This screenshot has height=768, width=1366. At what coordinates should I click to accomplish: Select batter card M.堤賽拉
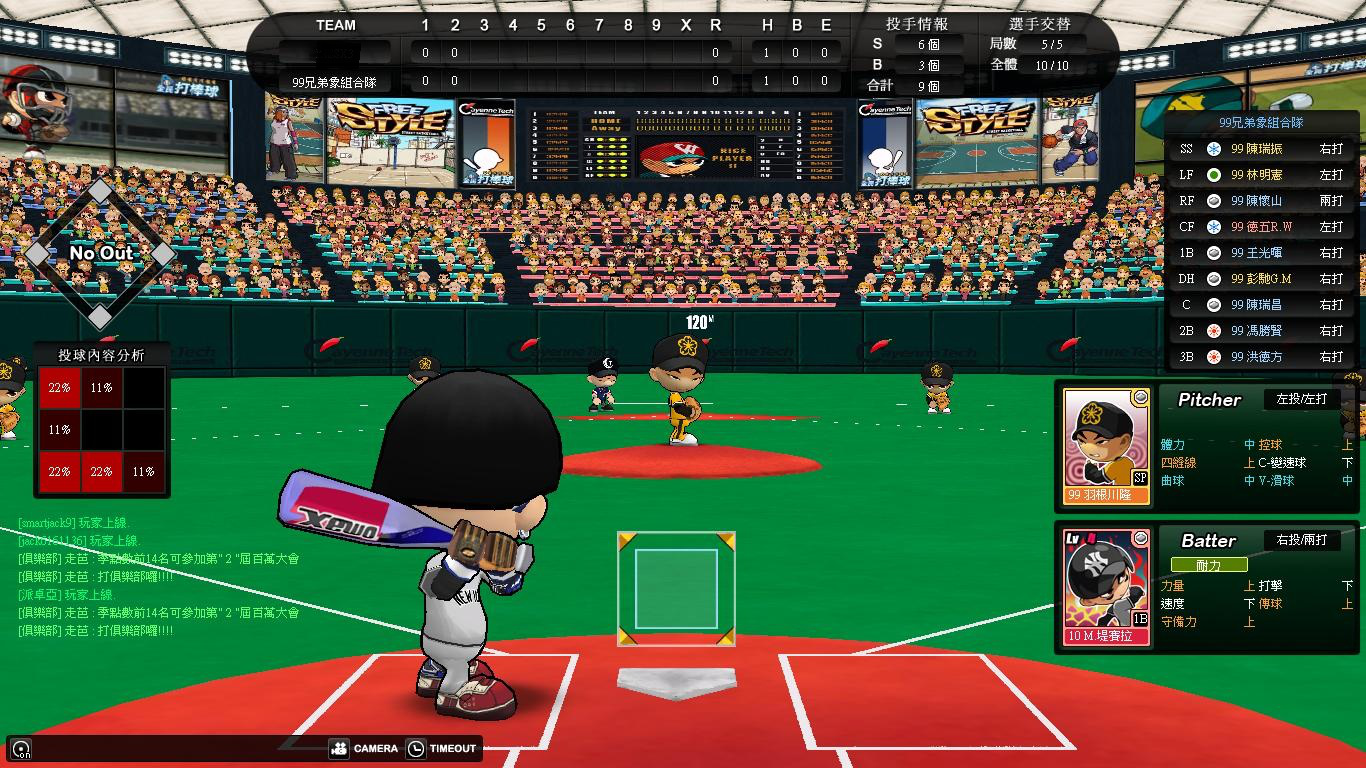pos(1105,587)
